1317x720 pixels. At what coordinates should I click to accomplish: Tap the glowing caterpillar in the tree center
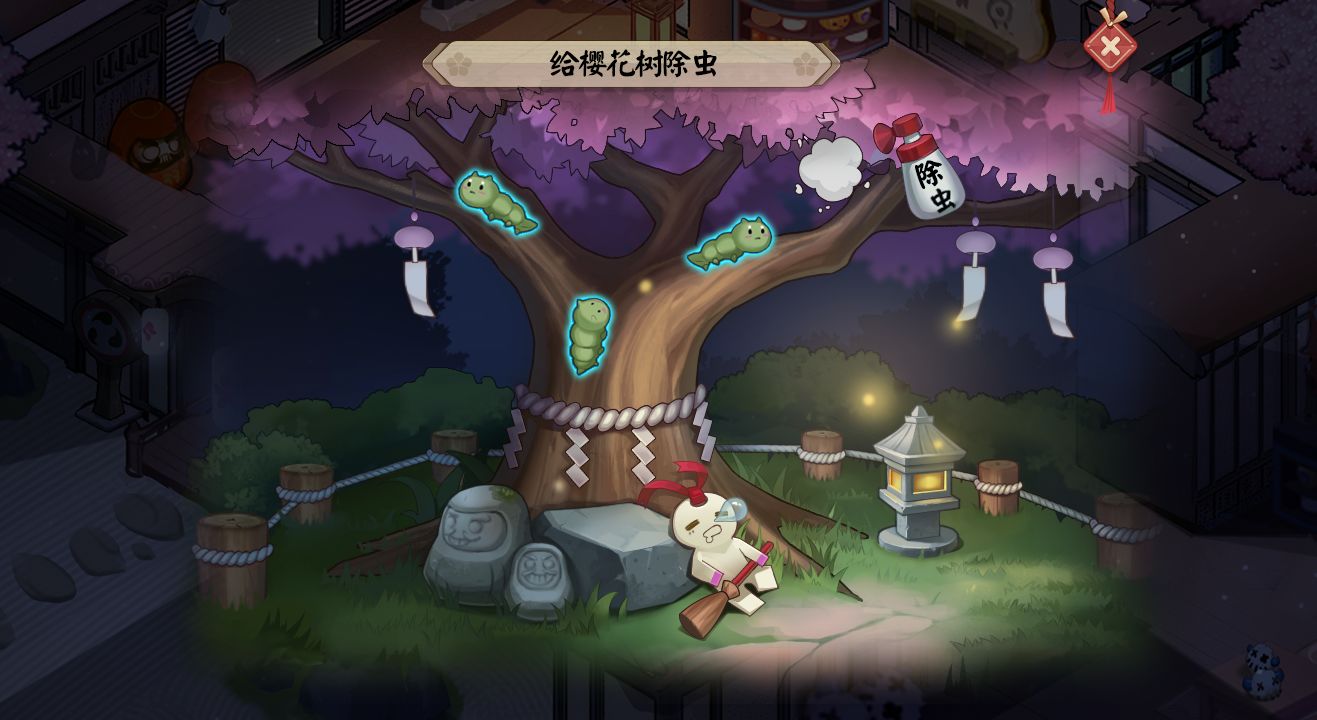590,335
